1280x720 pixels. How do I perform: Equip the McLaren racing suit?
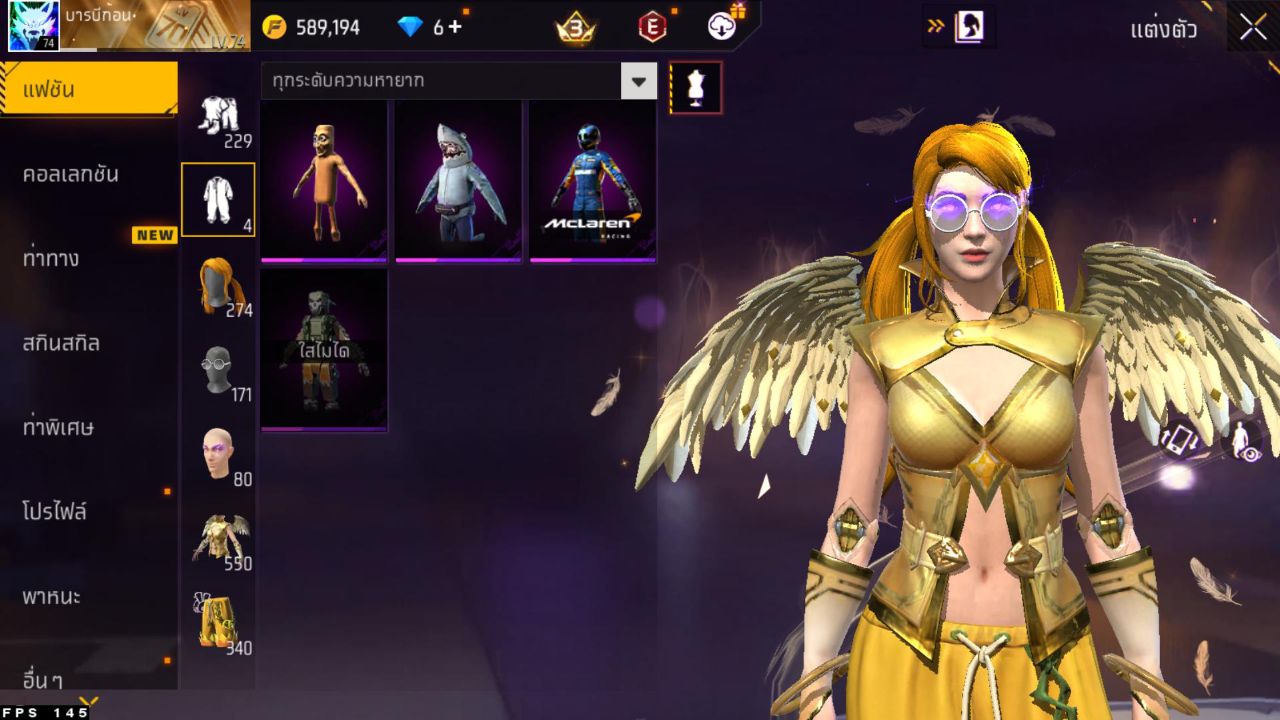(593, 181)
